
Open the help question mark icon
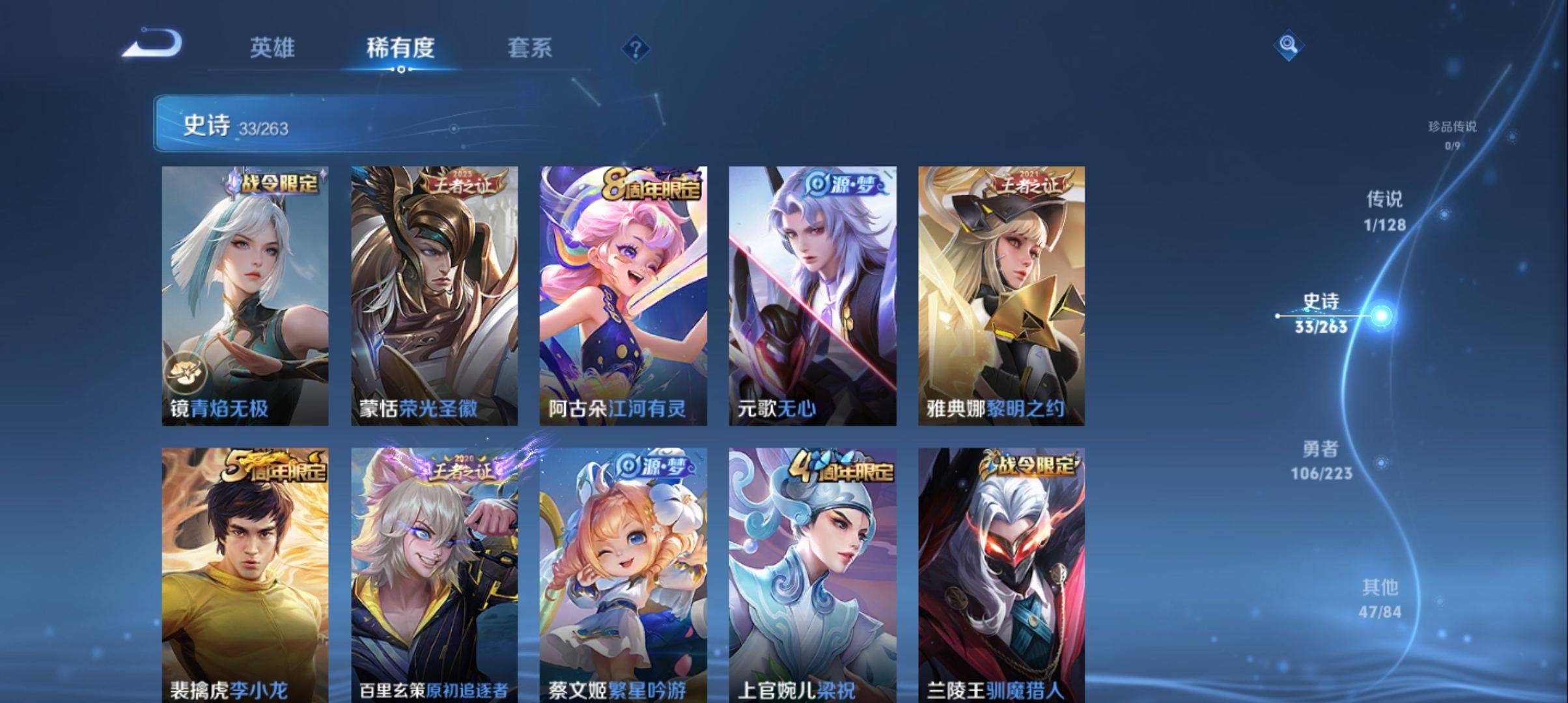(637, 49)
